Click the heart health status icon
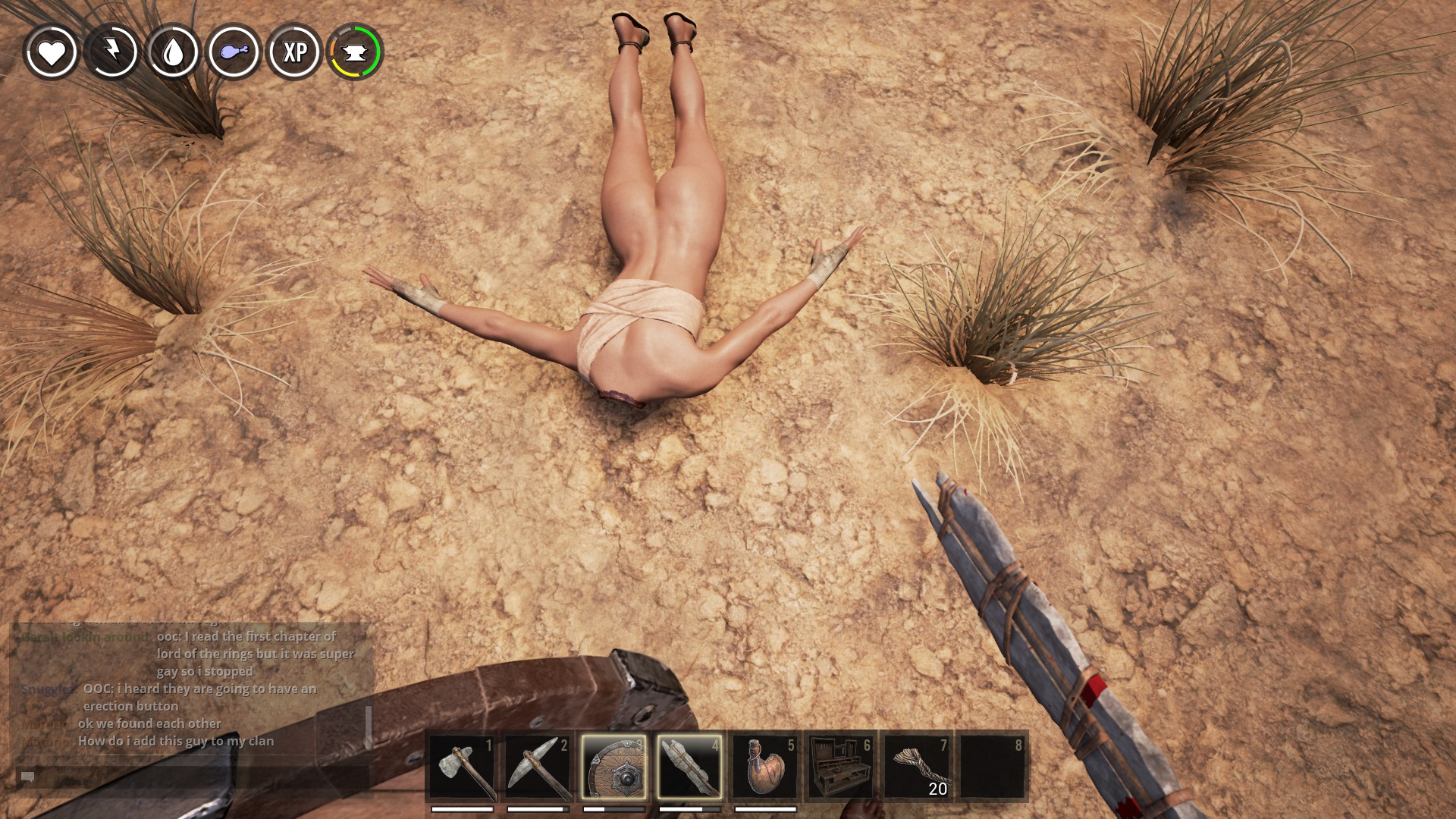Screen dimensions: 1456x819 pyautogui.click(x=52, y=52)
